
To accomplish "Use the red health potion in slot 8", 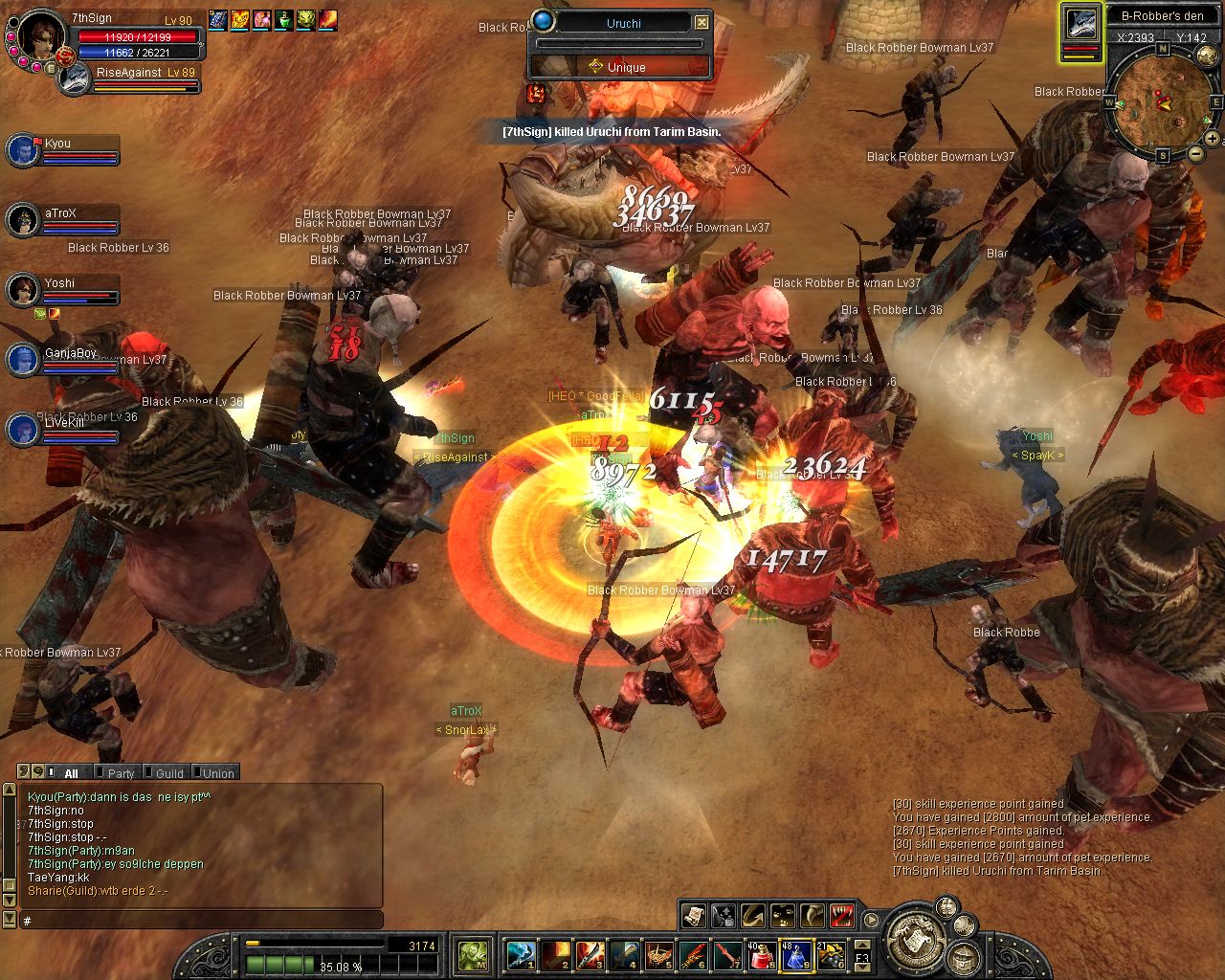I will point(761,955).
